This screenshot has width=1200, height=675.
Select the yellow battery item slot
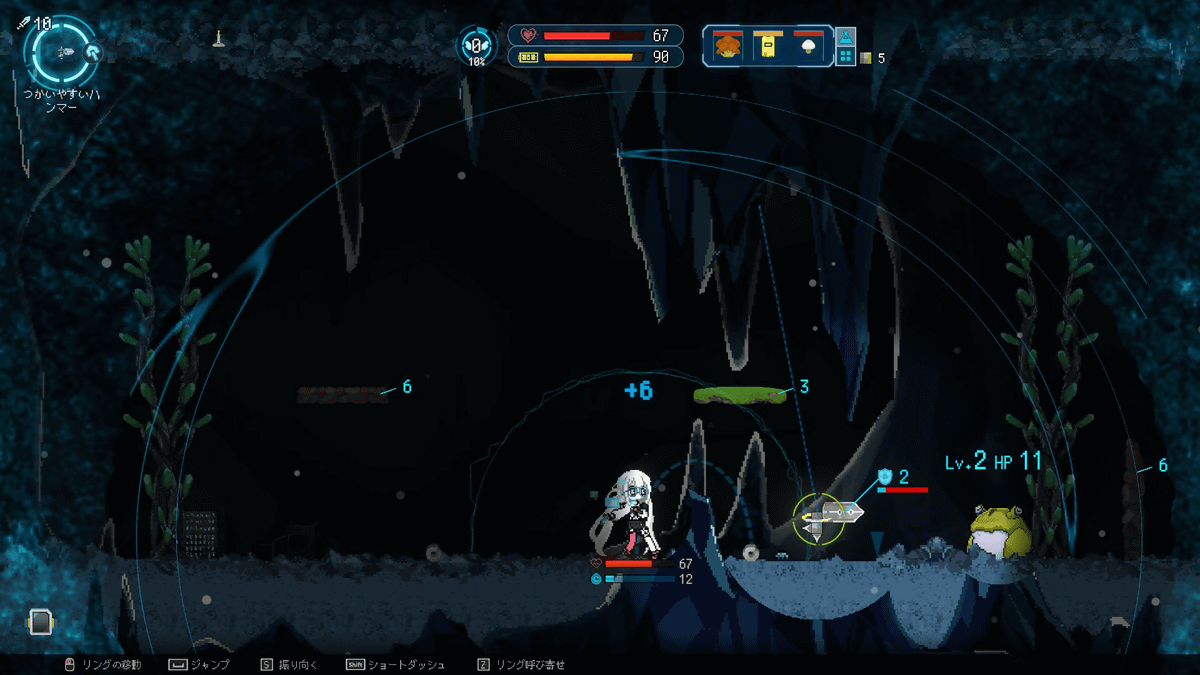point(766,46)
